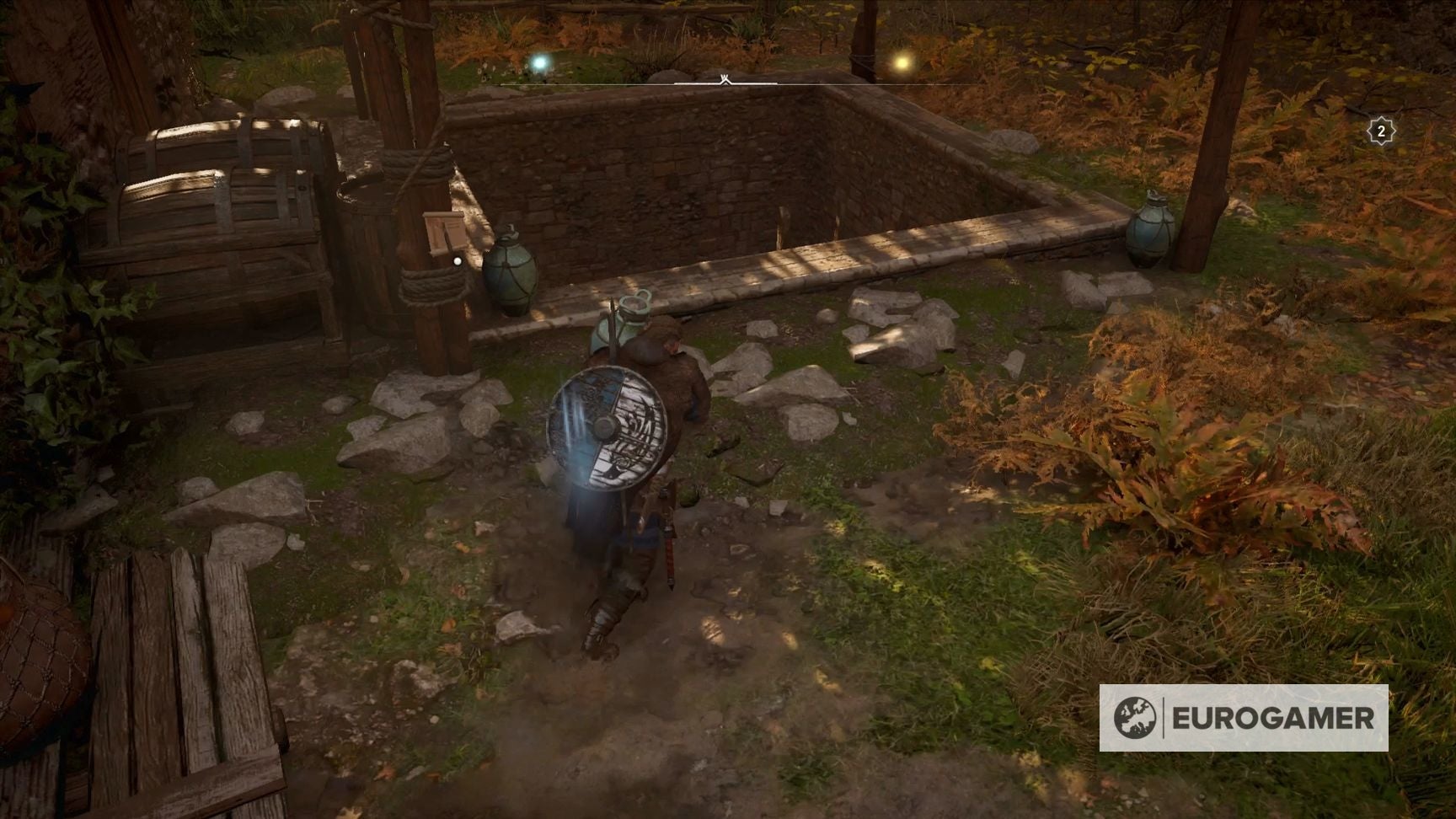This screenshot has height=819, width=1456.
Task: Toggle the white interaction dot near the post
Action: pyautogui.click(x=457, y=261)
